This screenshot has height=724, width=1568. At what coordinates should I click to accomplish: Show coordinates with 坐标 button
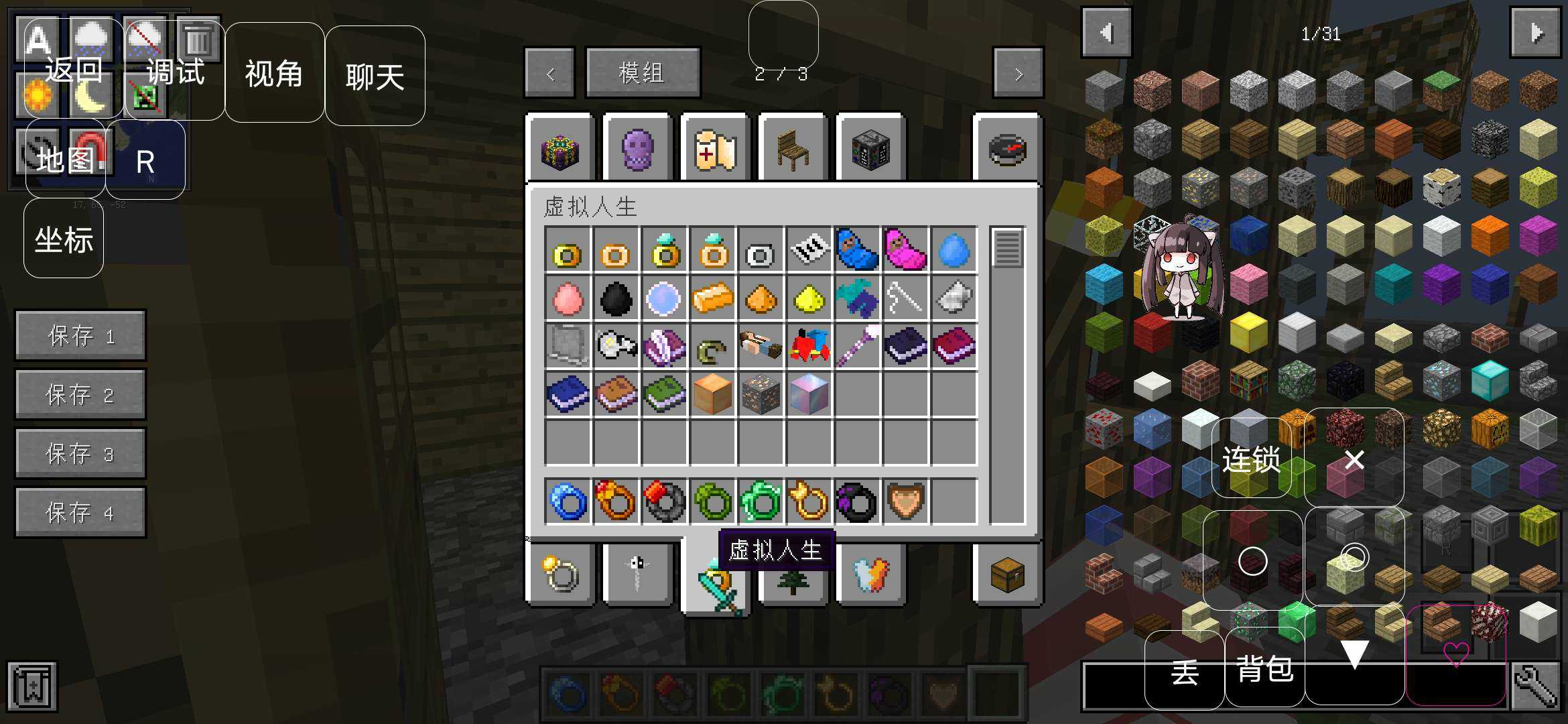[x=64, y=239]
